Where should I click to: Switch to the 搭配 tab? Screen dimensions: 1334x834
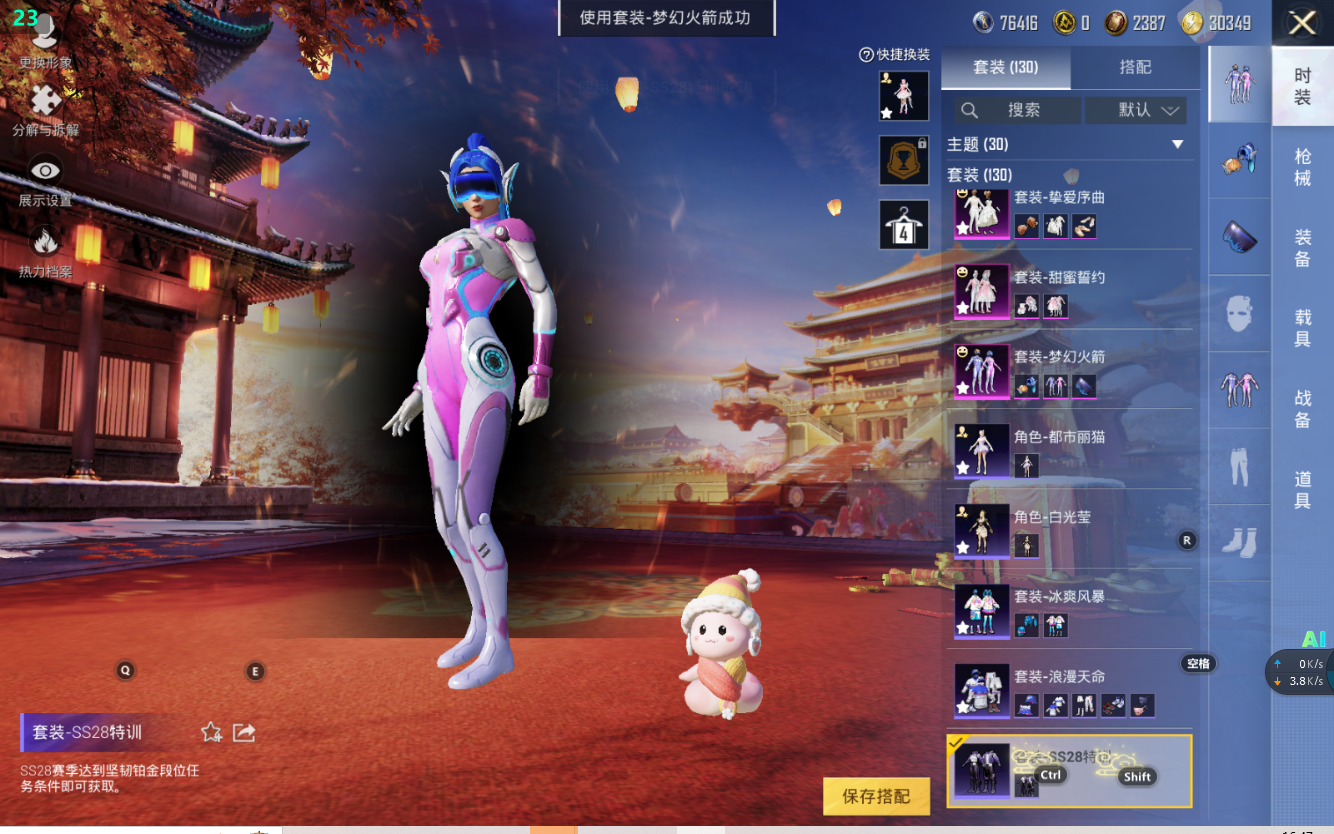(1135, 67)
